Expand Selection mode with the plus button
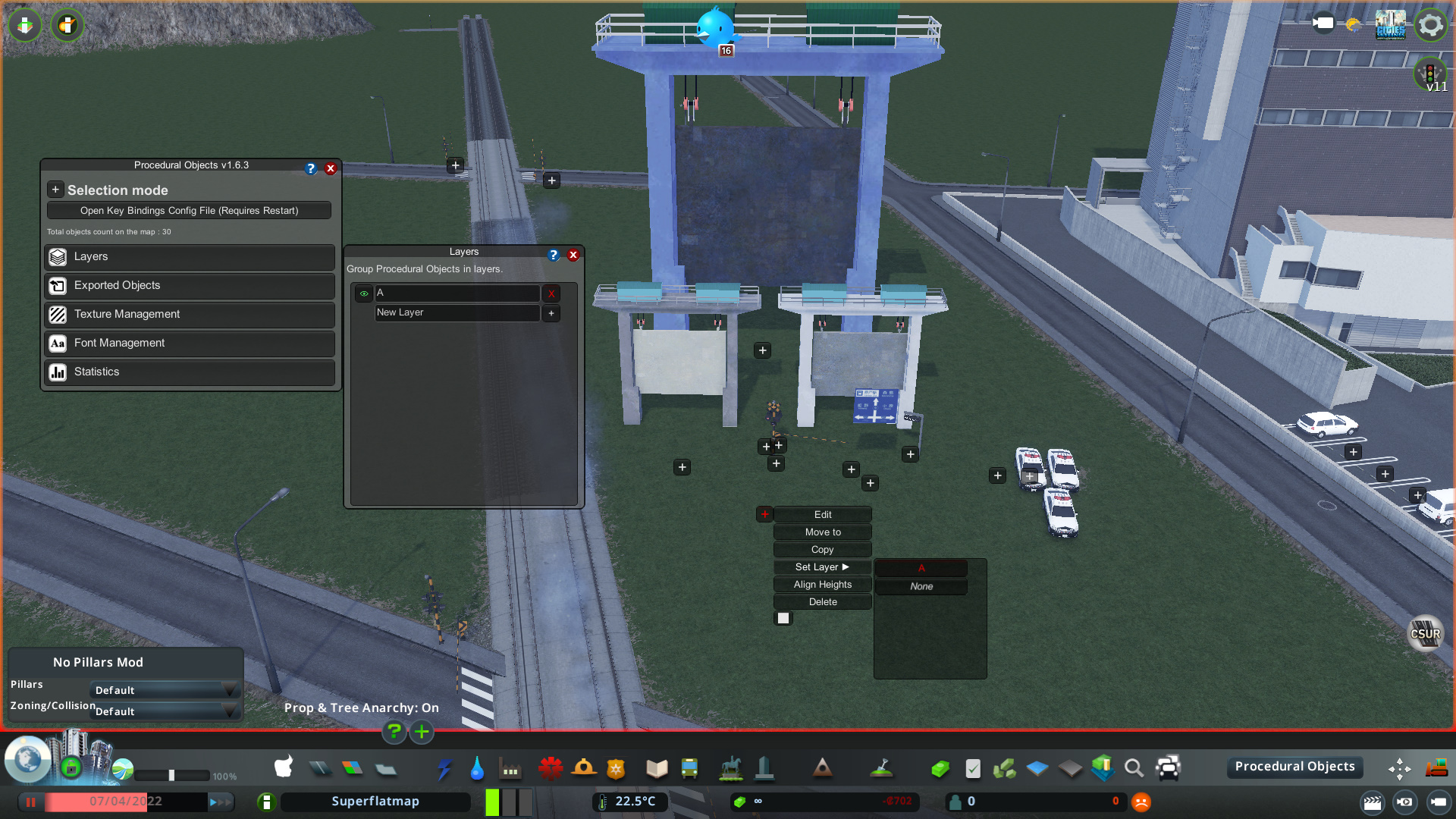The width and height of the screenshot is (1456, 819). 55,189
